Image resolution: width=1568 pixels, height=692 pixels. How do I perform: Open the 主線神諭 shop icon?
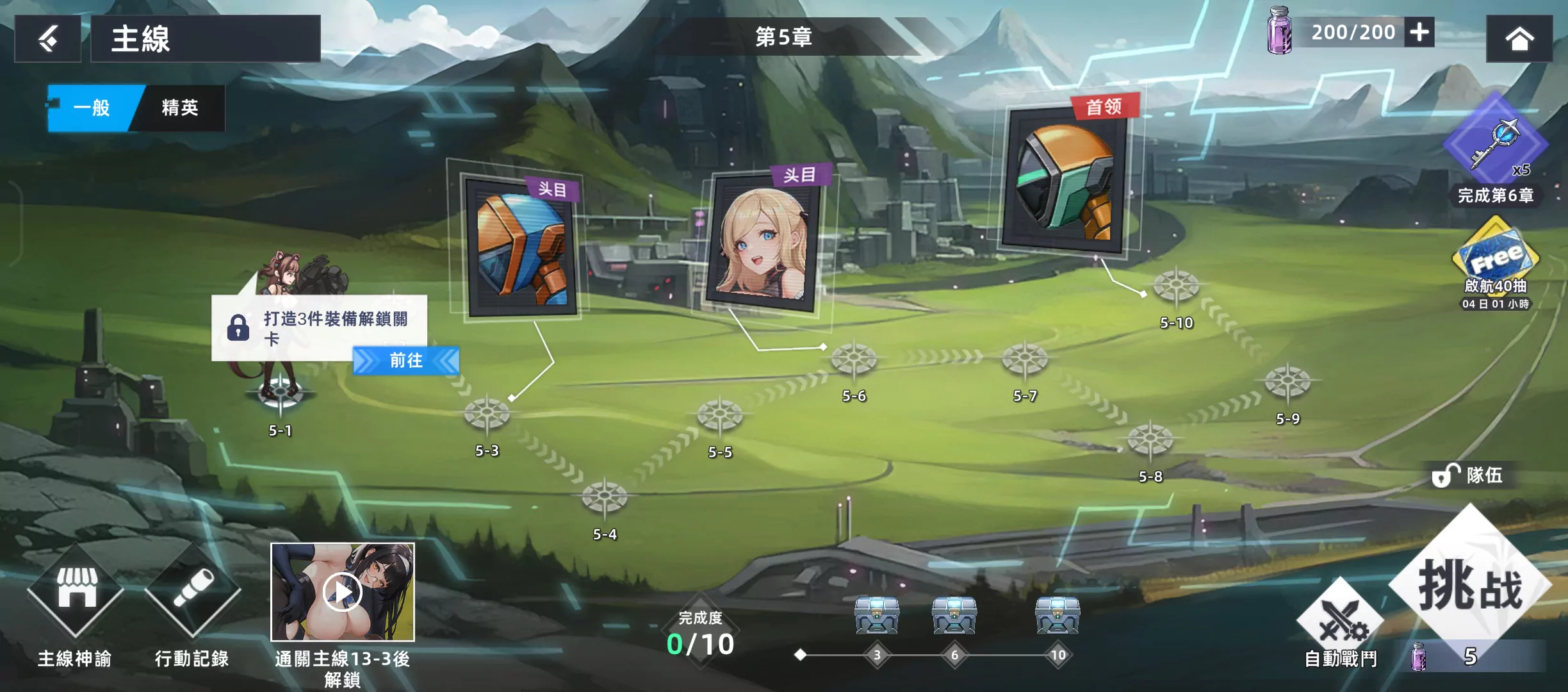76,589
